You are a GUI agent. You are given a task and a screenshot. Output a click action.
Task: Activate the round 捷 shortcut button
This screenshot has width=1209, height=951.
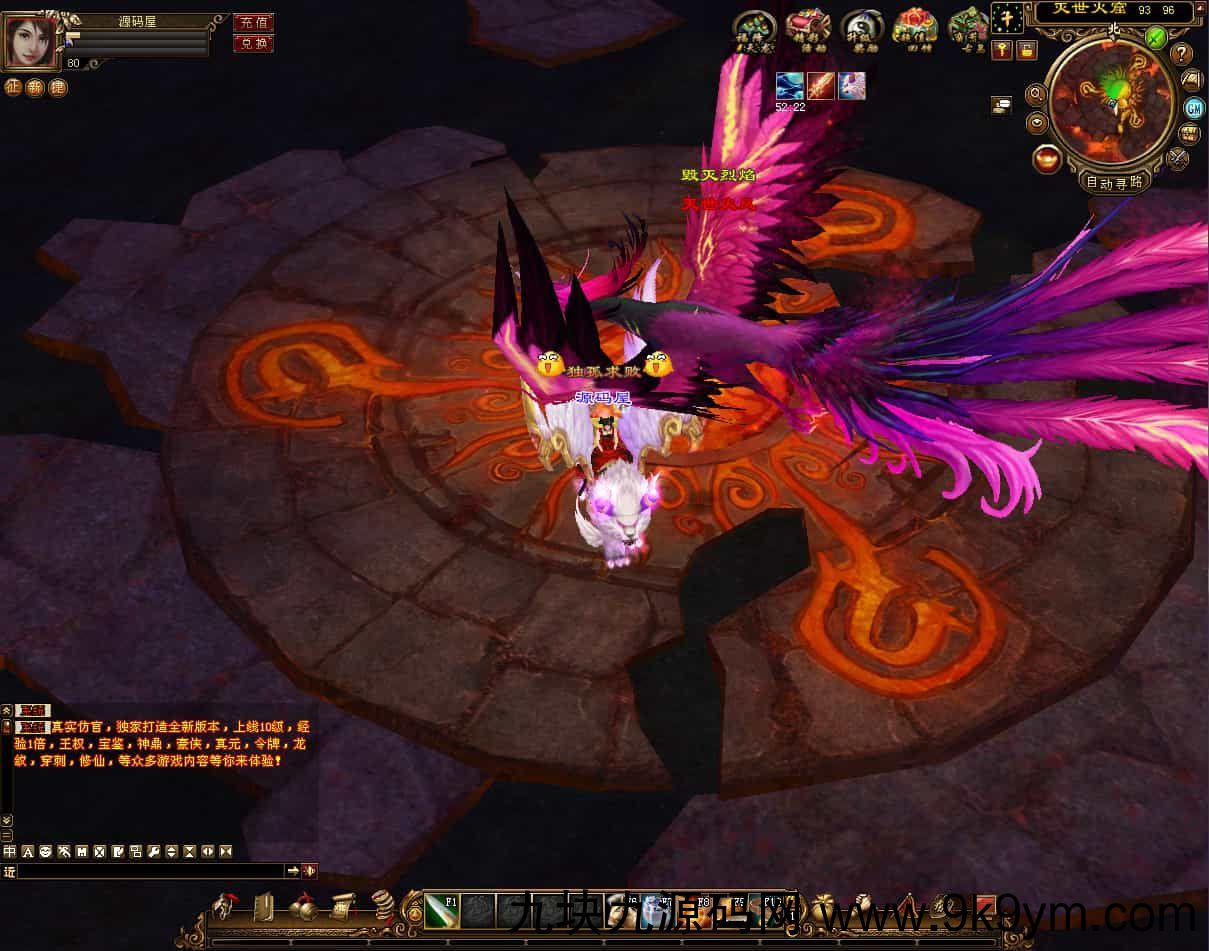[57, 87]
